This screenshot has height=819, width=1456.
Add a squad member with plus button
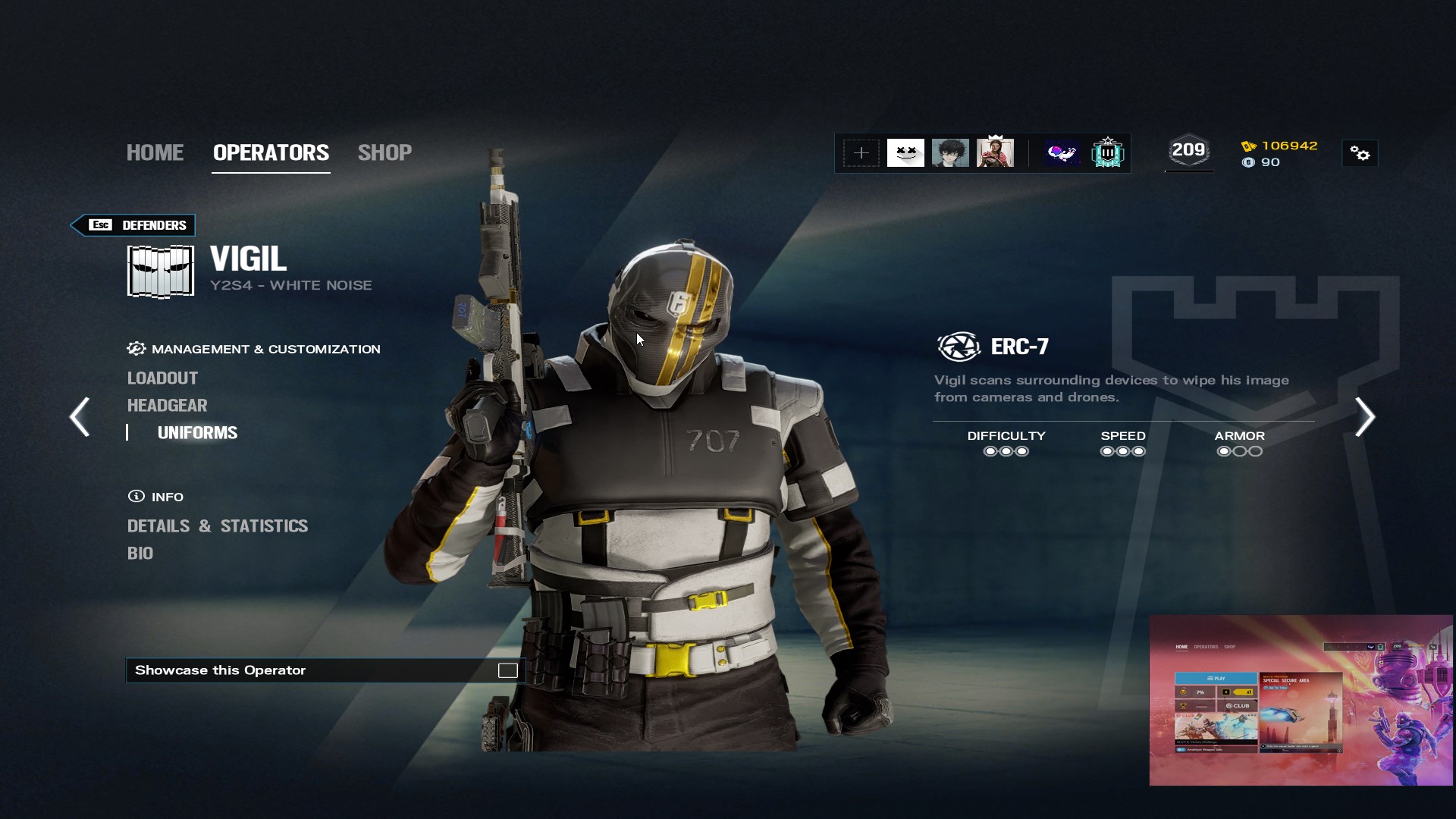point(861,153)
